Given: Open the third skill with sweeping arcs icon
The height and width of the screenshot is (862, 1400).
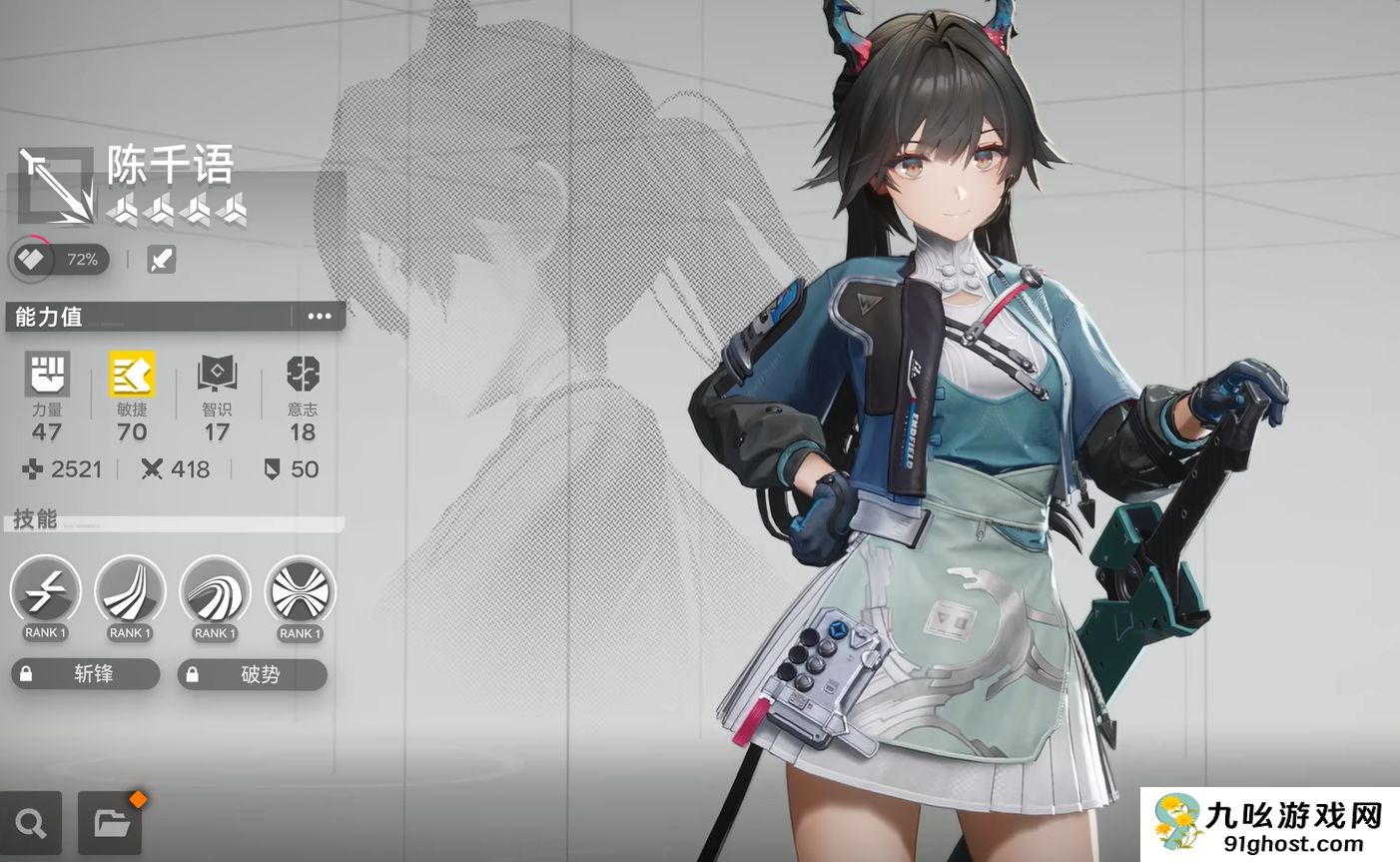Looking at the screenshot, I should coord(216,593).
